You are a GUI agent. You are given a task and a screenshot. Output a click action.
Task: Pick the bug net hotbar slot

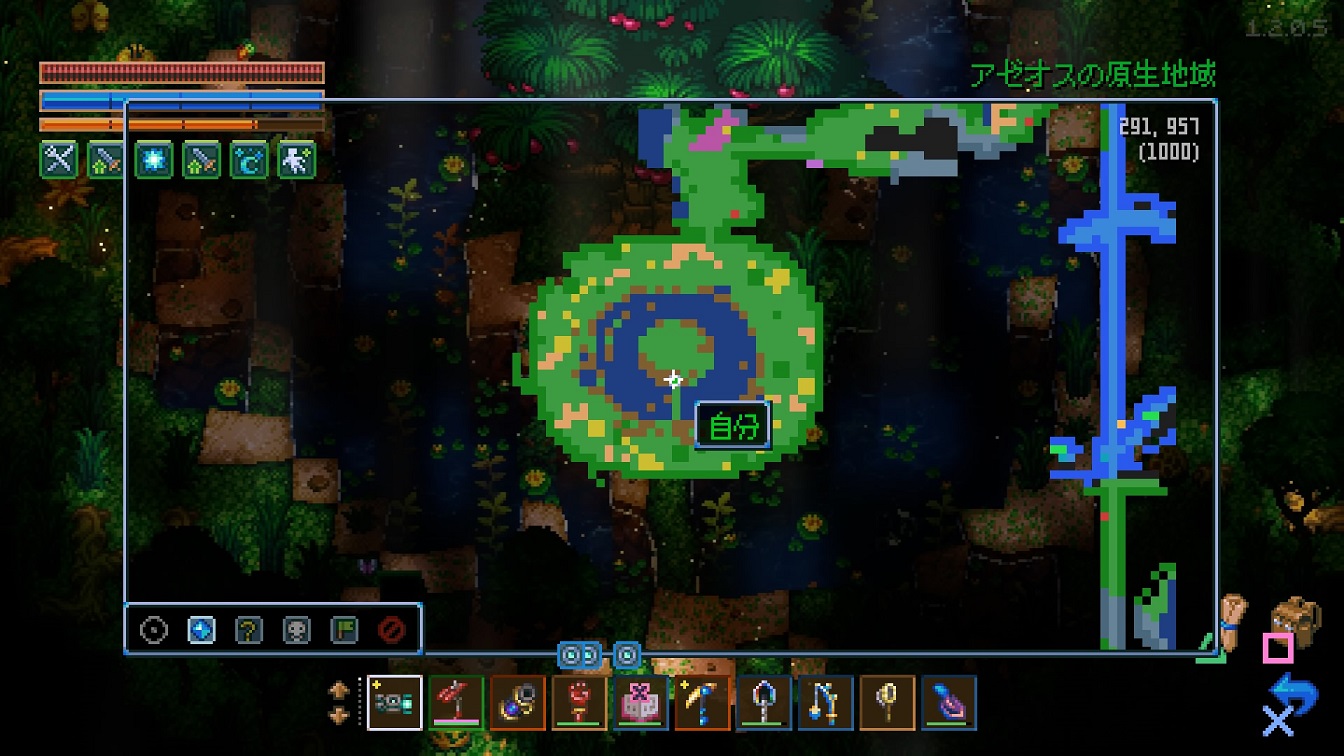point(886,703)
